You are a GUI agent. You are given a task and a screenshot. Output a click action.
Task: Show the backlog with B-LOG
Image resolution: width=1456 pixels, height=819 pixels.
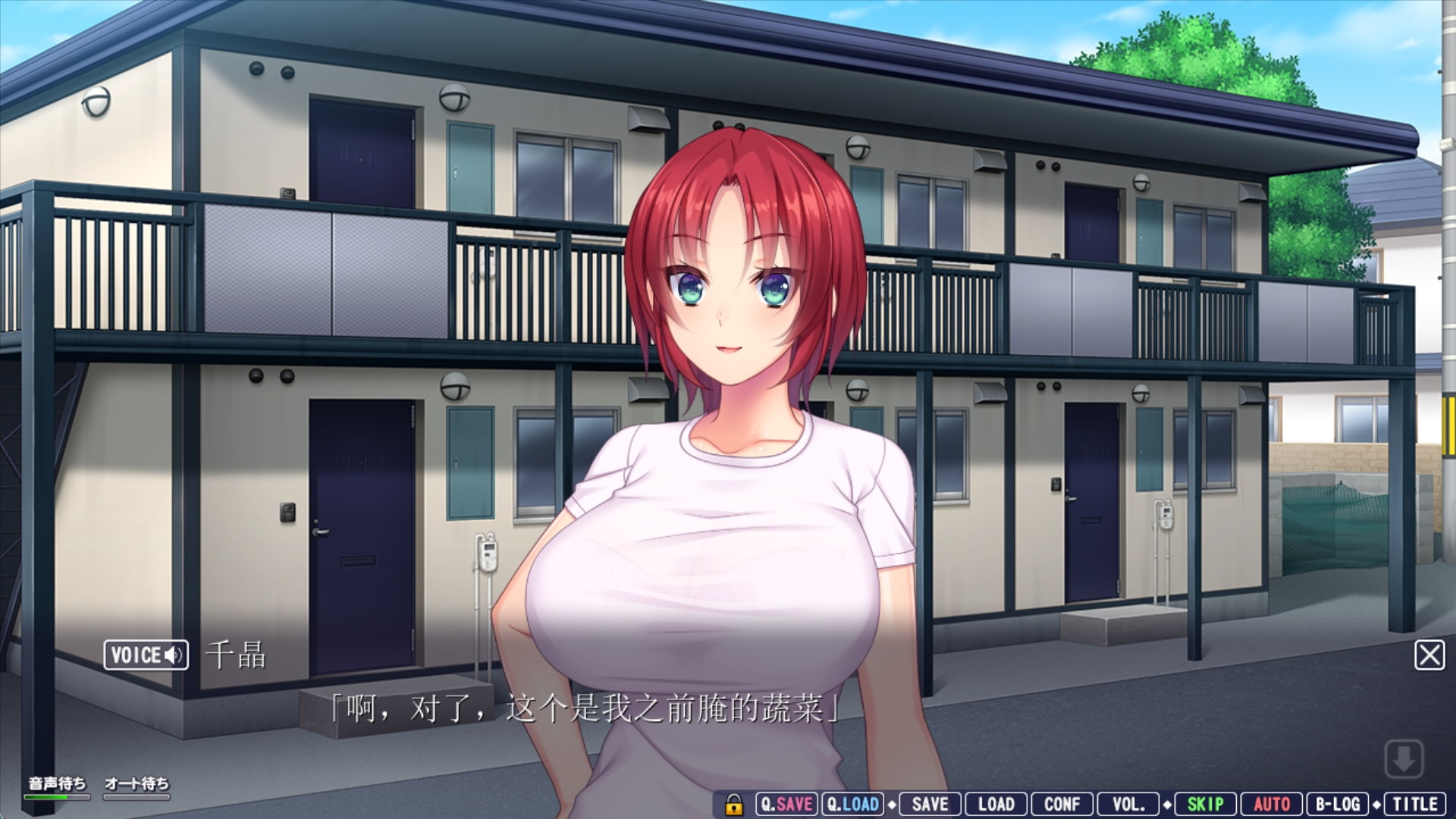tap(1337, 805)
